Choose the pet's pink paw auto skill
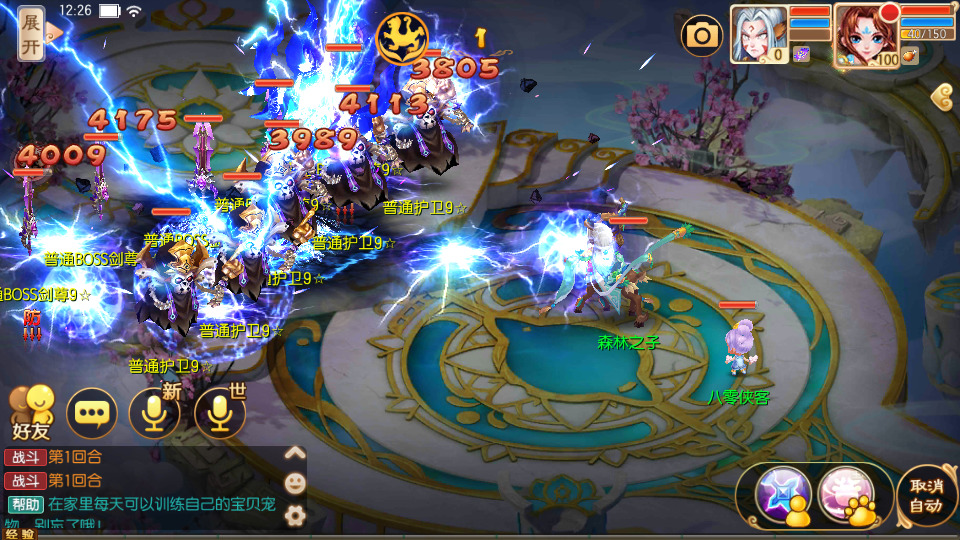Image resolution: width=960 pixels, height=540 pixels. click(849, 496)
